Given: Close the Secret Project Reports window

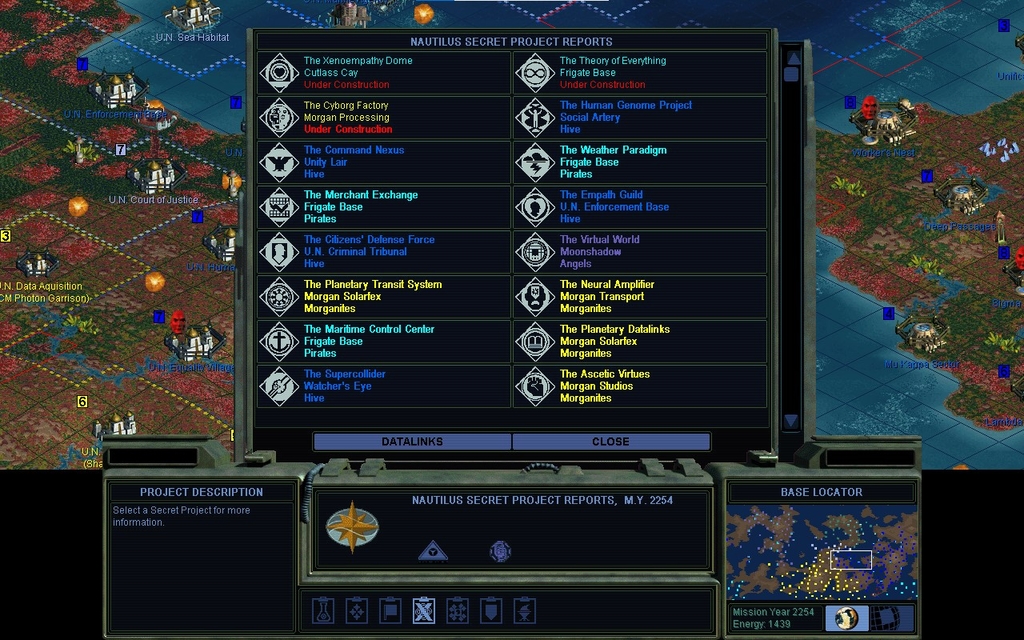Looking at the screenshot, I should pyautogui.click(x=610, y=441).
